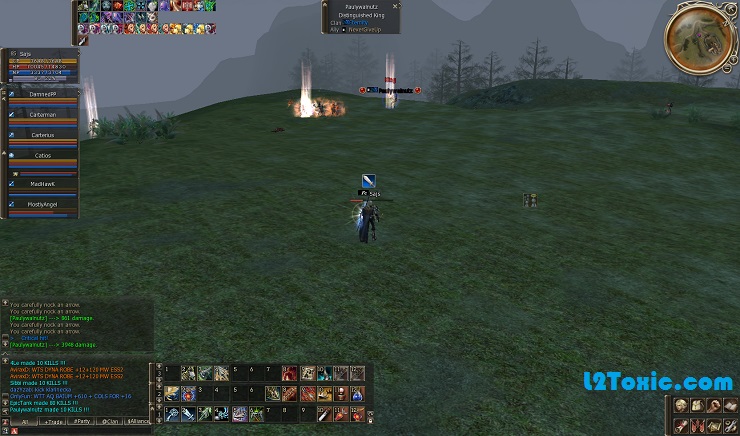This screenshot has width=740, height=436.
Task: Select party member DamnedPP
Action: tap(42, 93)
